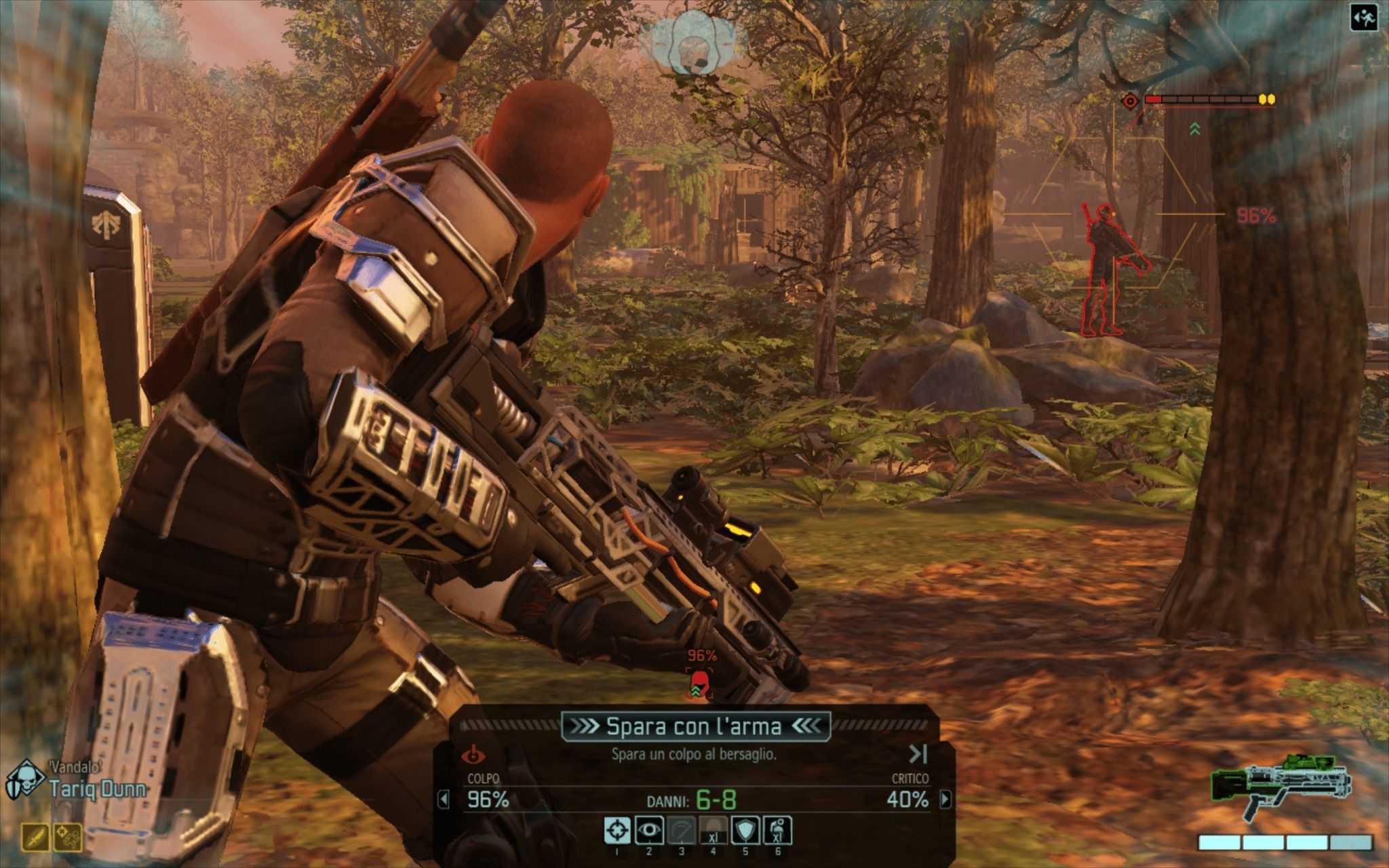The height and width of the screenshot is (868, 1389).
Task: Confirm the "Spara con l'arma" shot
Action: 694,726
